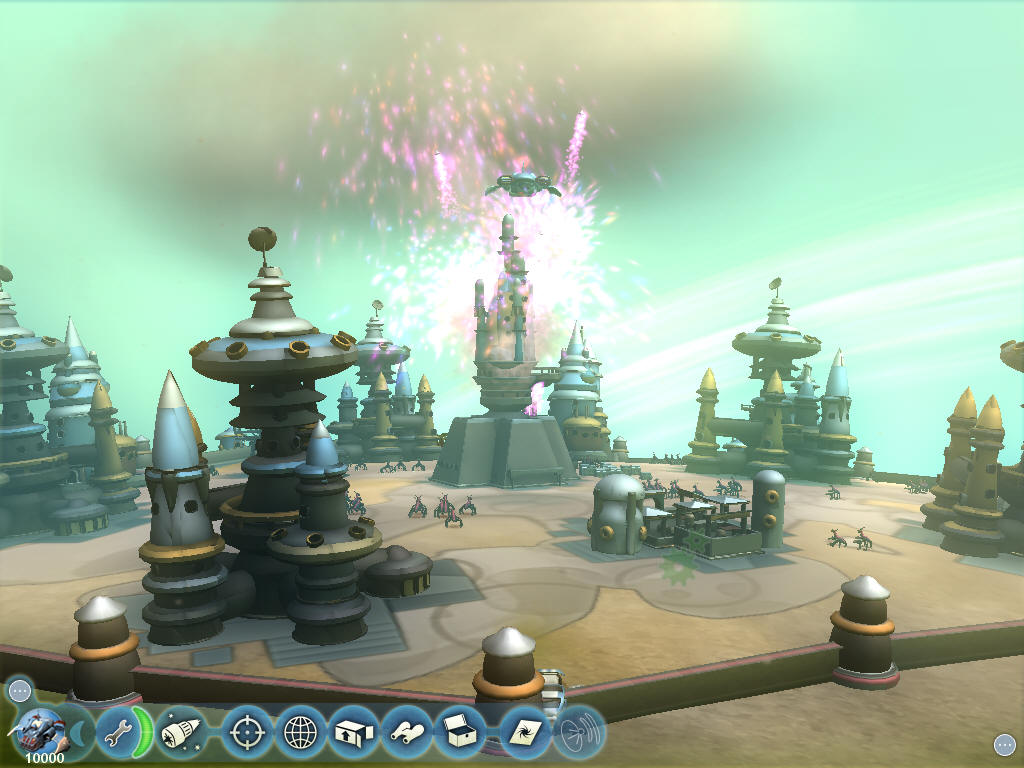Click the spiral galaxy card icon
The height and width of the screenshot is (768, 1024).
[x=526, y=733]
